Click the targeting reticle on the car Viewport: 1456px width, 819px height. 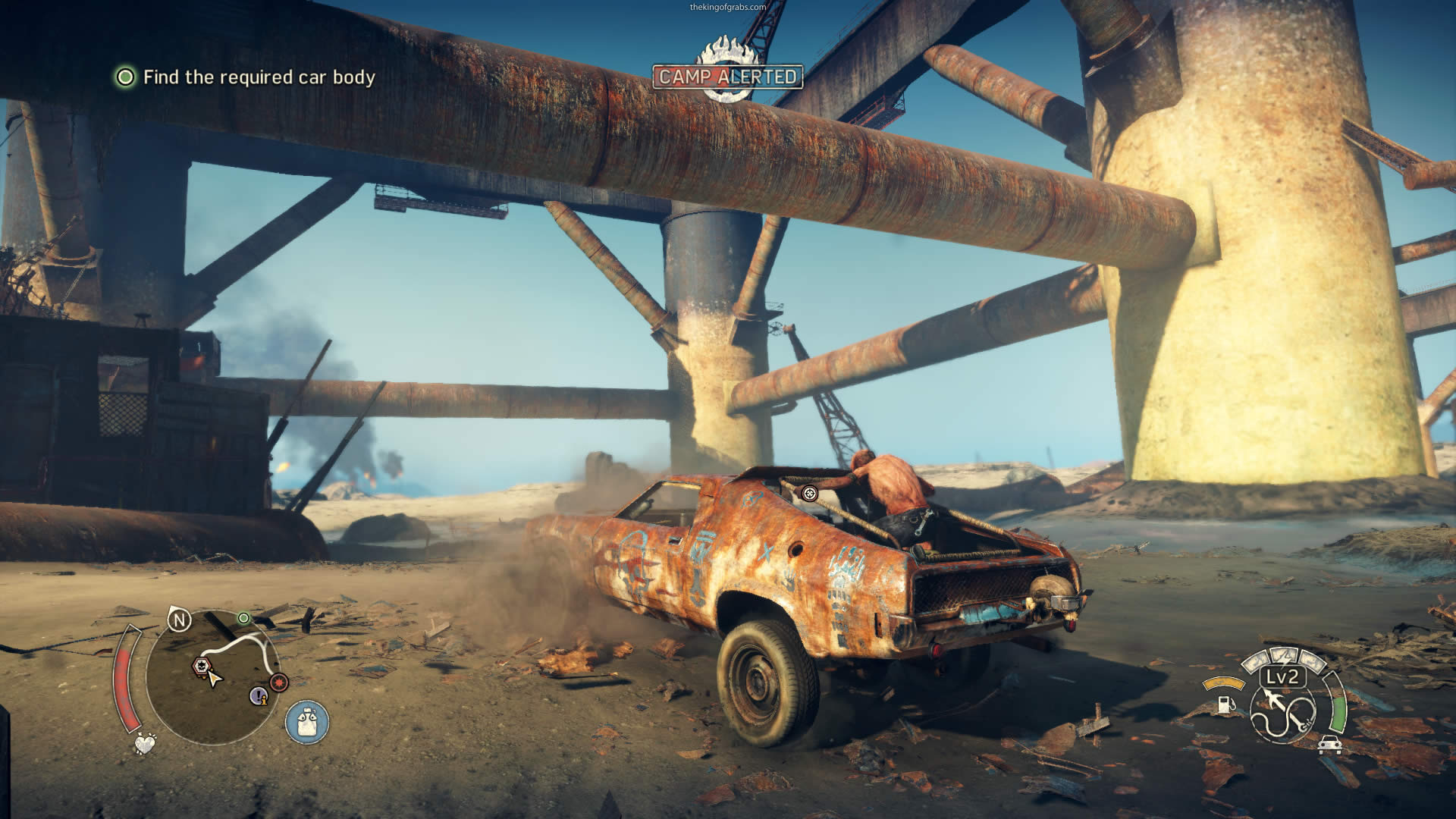tap(810, 494)
